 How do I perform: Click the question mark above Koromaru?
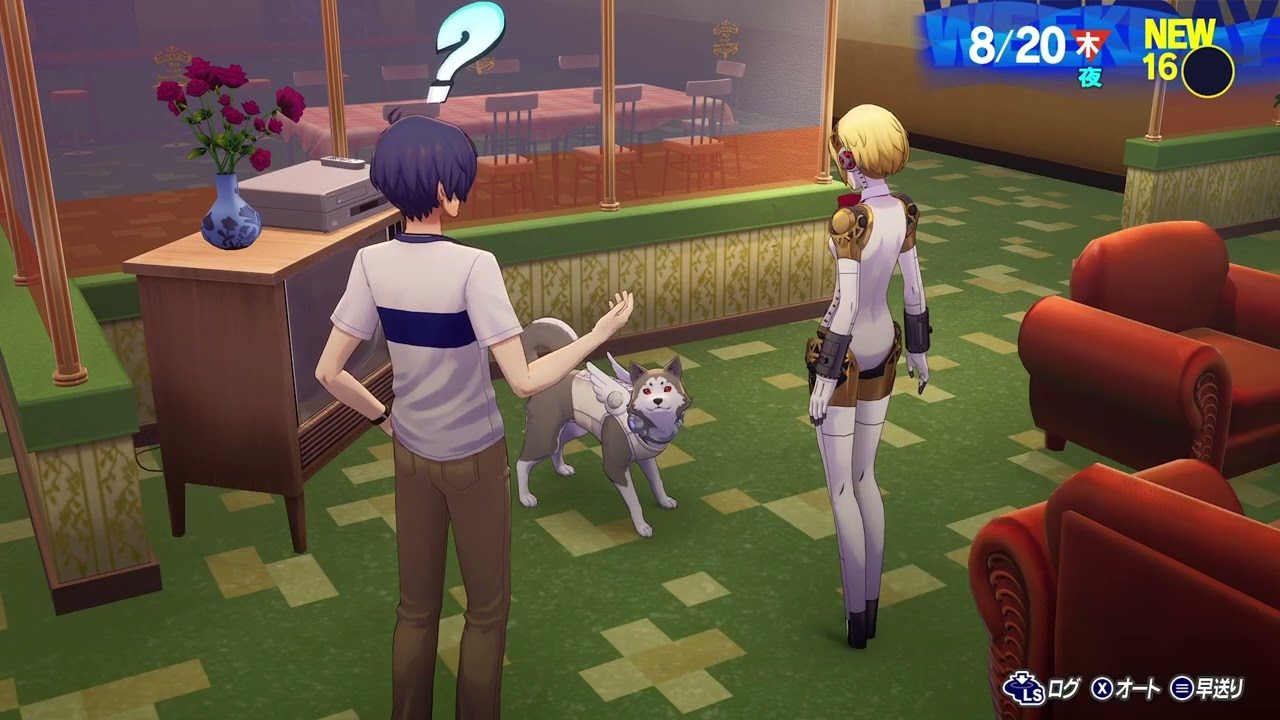(462, 55)
